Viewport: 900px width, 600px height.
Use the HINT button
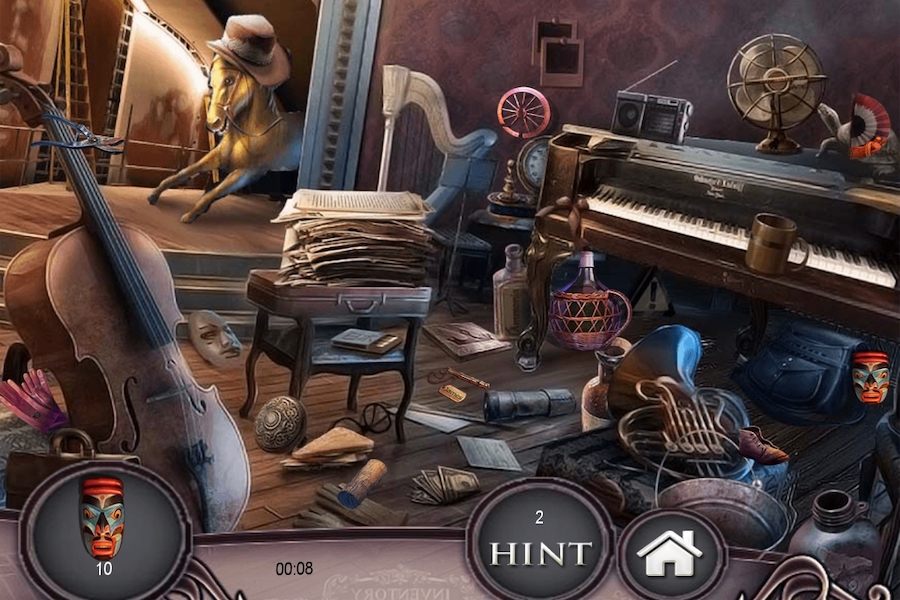tap(539, 544)
